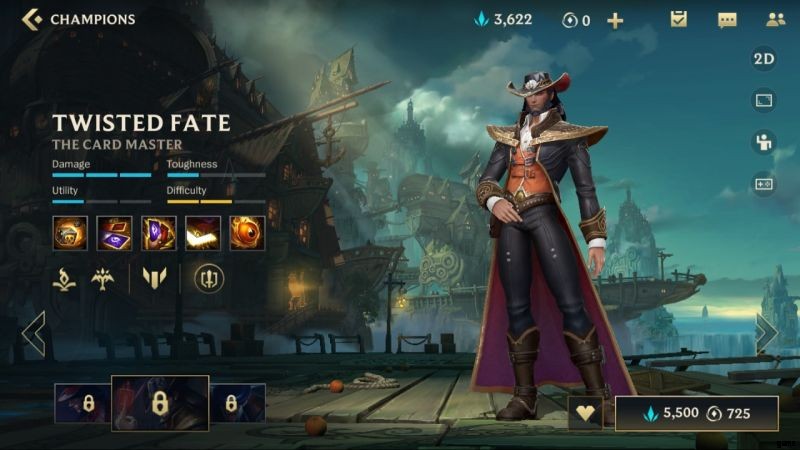Add more Wild Cores with the plus button
This screenshot has height=450, width=800.
pos(615,20)
